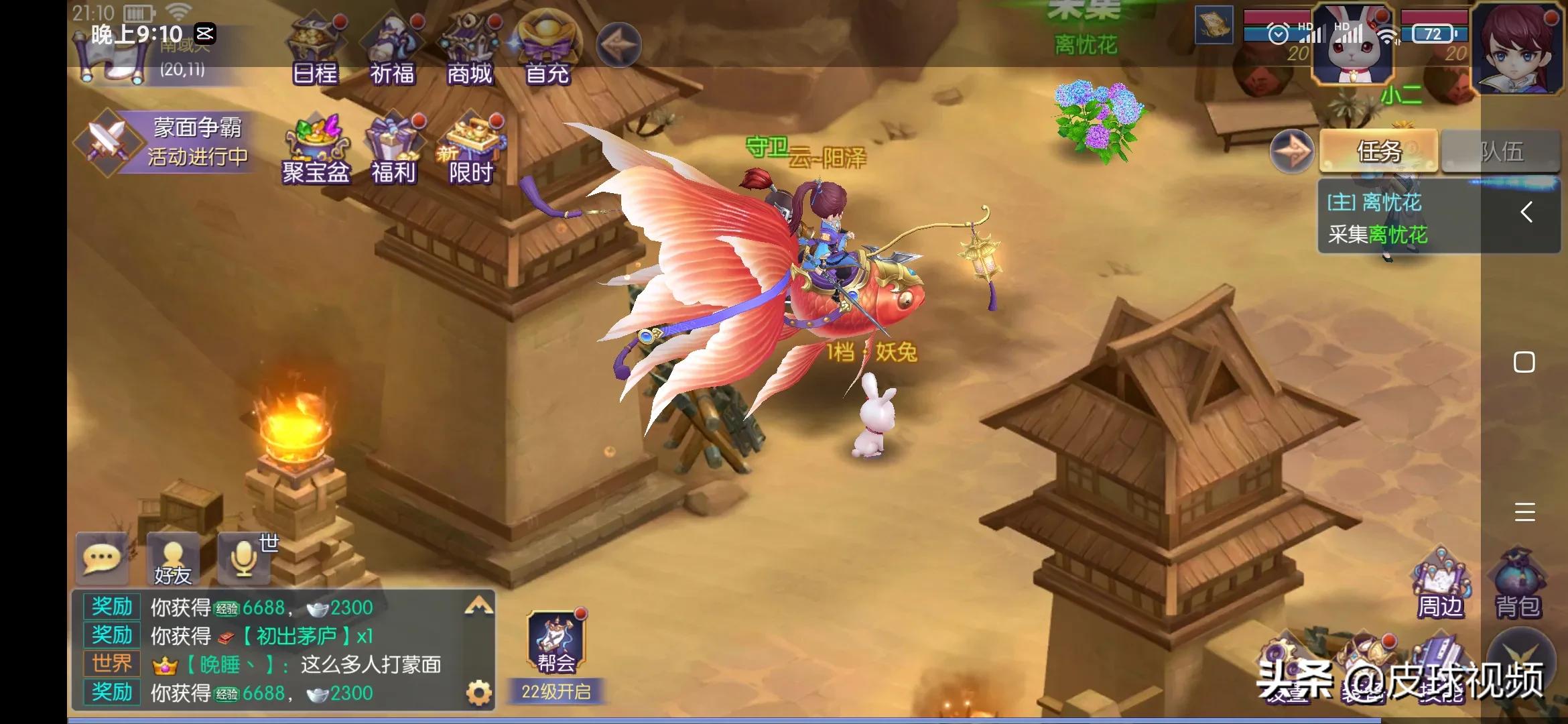Open the 日程 schedule icon
Screen dimensions: 1568x724
click(315, 51)
